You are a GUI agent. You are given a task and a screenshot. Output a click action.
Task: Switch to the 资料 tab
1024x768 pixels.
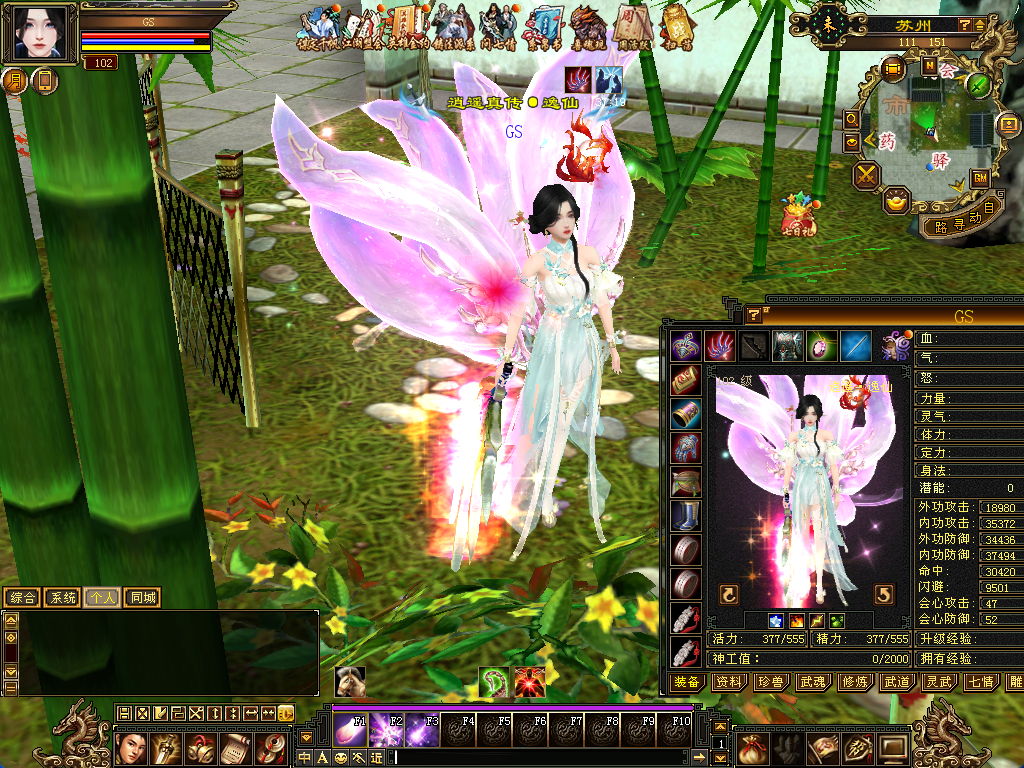point(729,682)
